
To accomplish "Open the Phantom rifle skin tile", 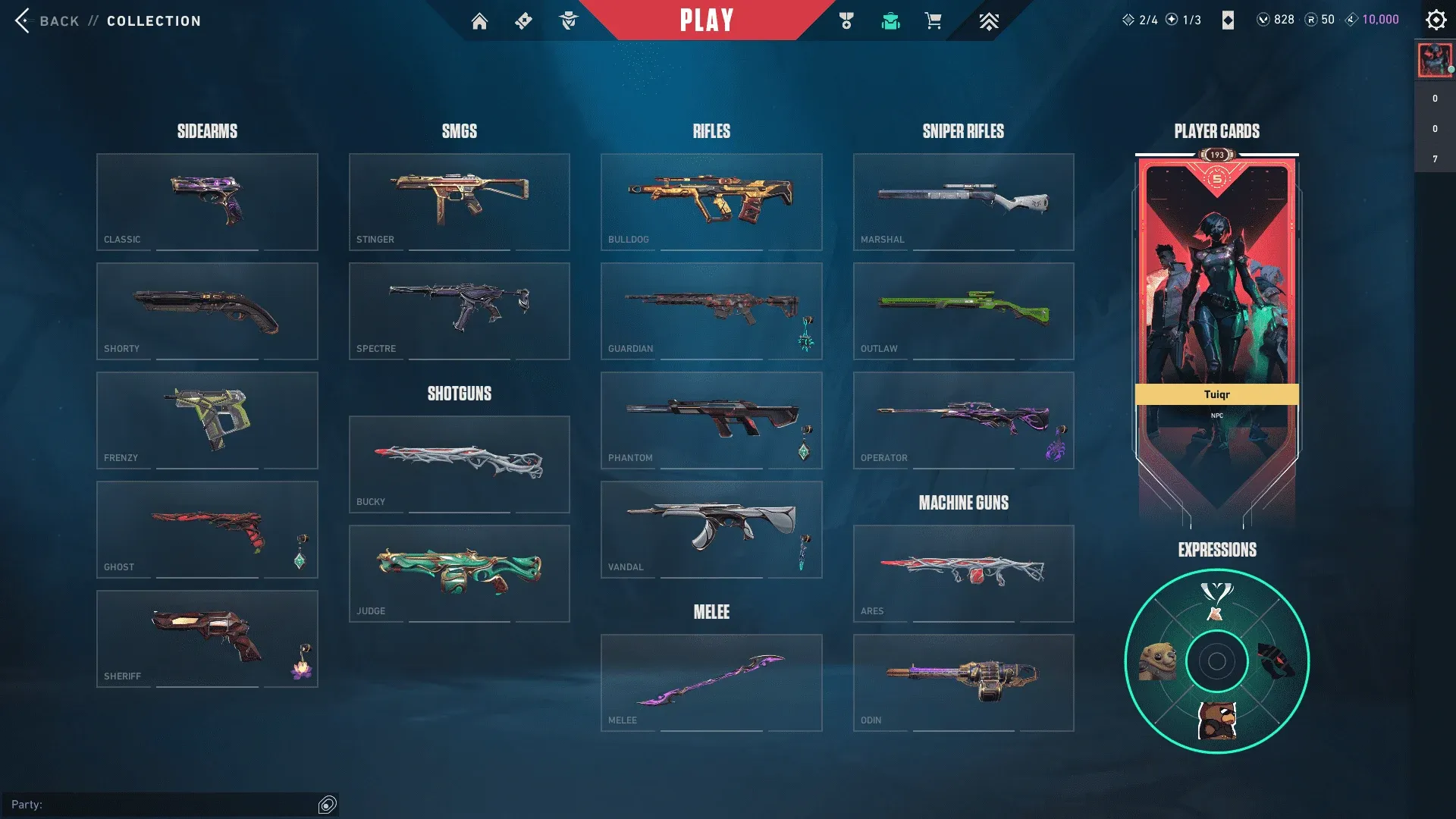I will [711, 420].
